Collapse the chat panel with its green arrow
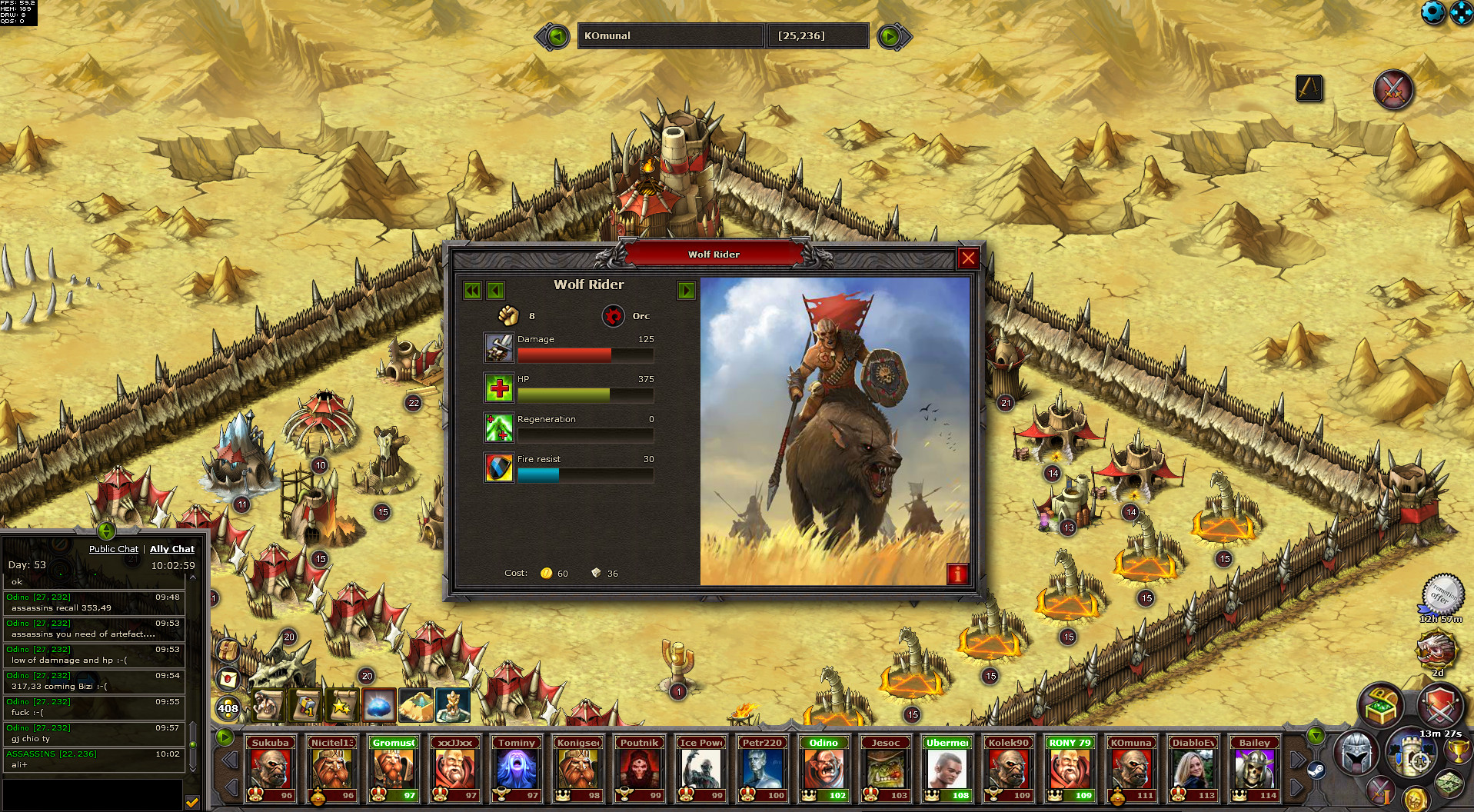1474x812 pixels. tap(105, 532)
